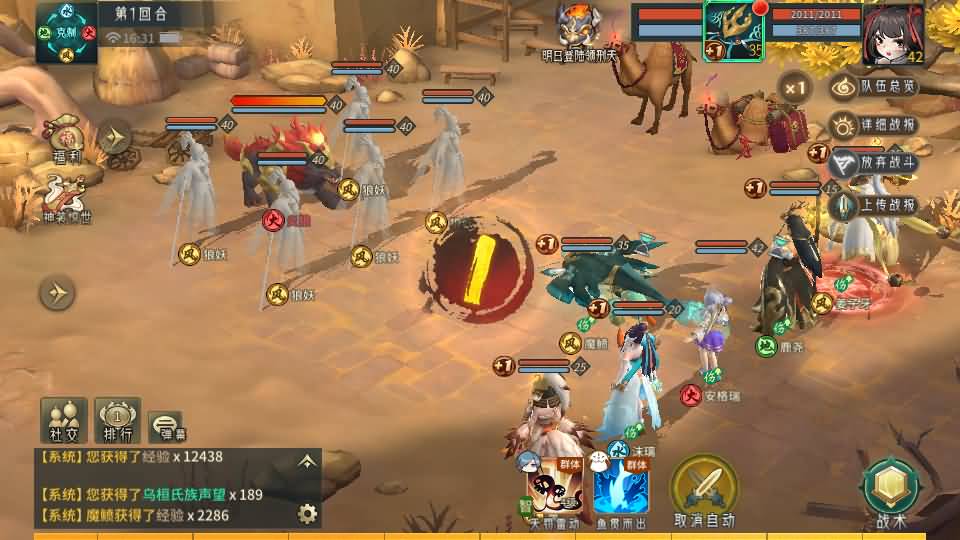This screenshot has width=960, height=540.
Task: Cancel auto-battle with 取消自动 button
Action: (704, 489)
